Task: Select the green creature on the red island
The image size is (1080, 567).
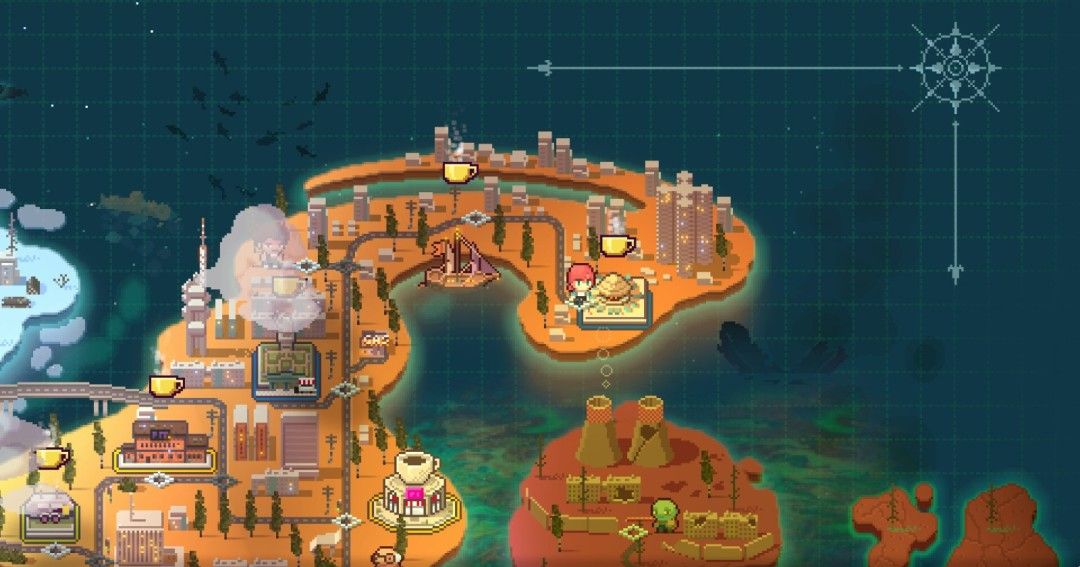Action: coord(665,515)
